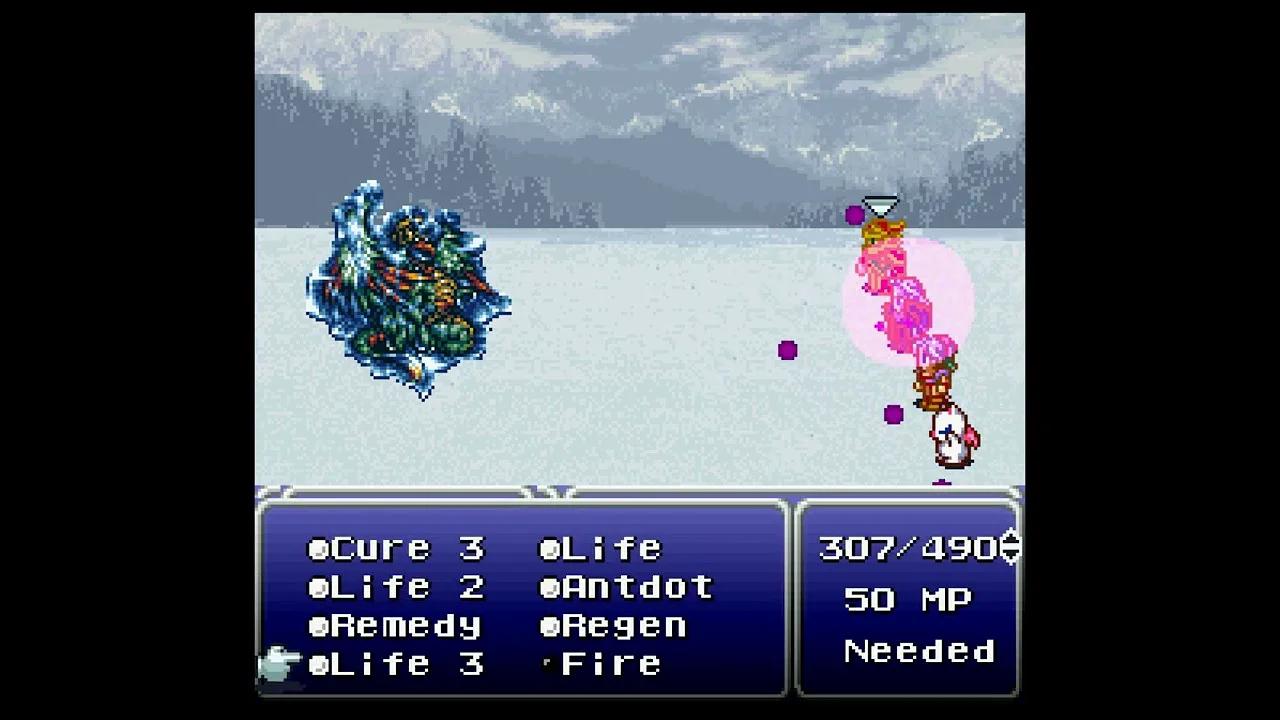Click the bullet icon beside Regen
Viewport: 1280px width, 720px height.
[547, 625]
